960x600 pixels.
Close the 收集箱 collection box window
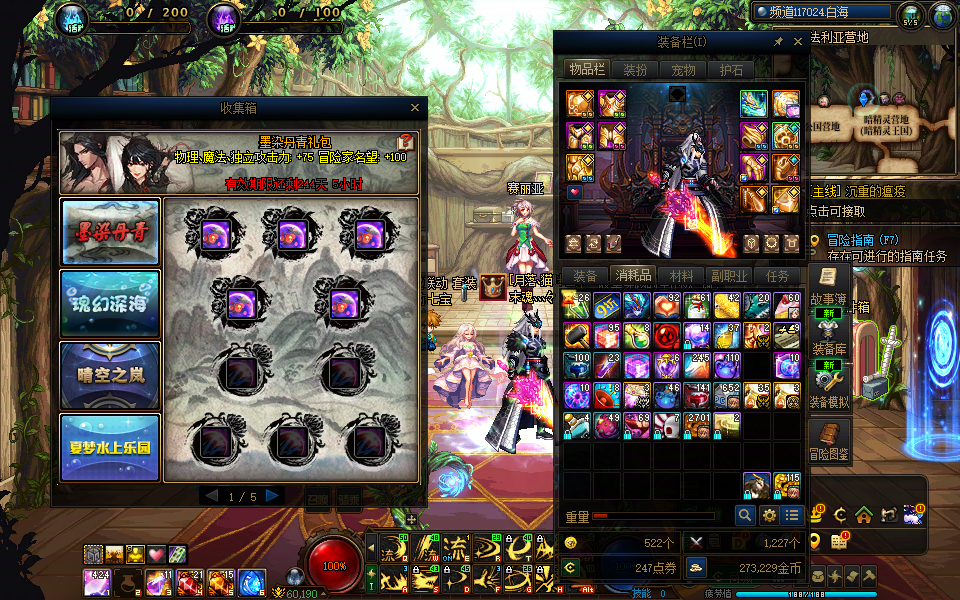pos(415,108)
